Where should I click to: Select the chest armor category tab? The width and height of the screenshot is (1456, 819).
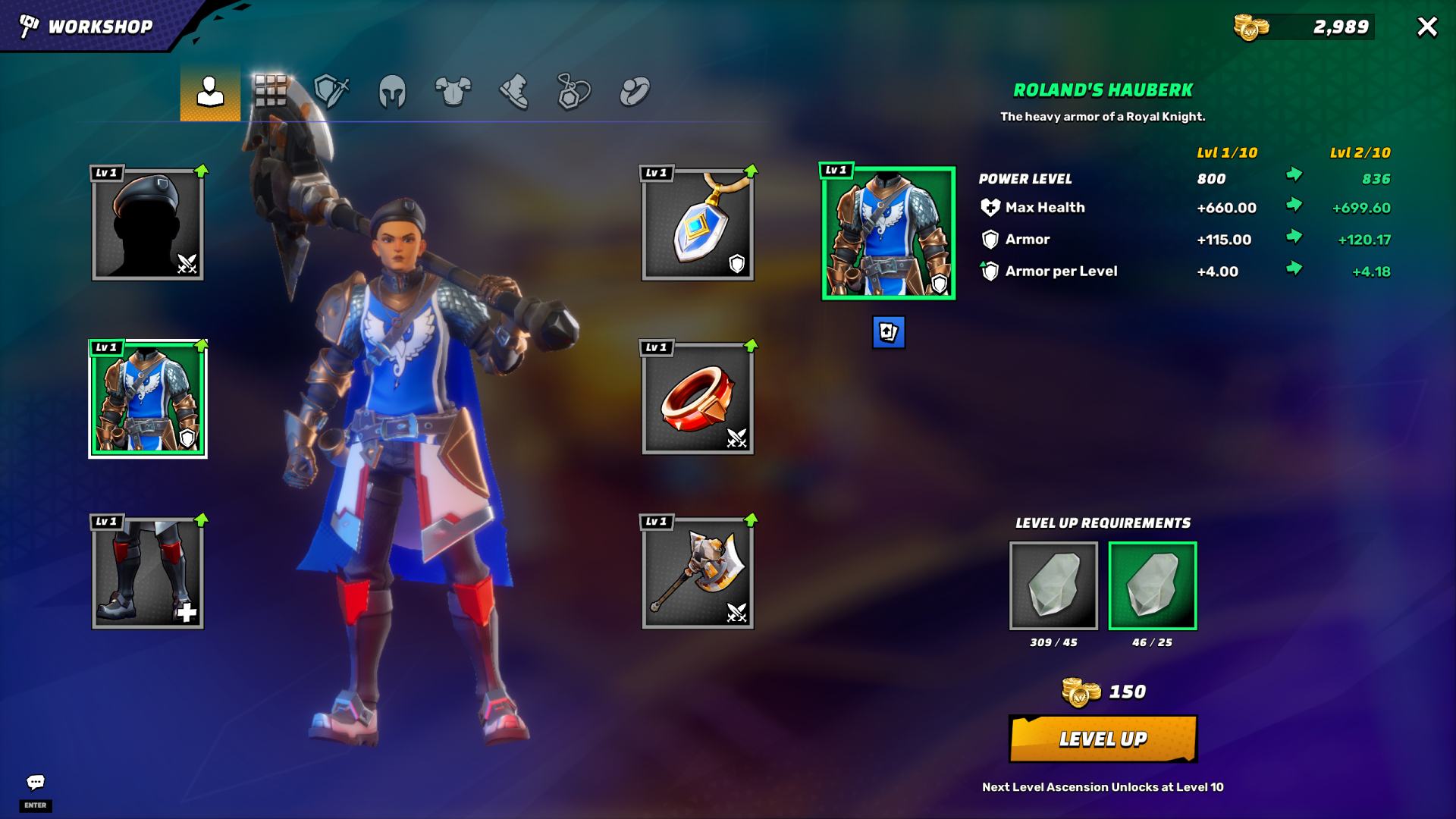click(453, 93)
